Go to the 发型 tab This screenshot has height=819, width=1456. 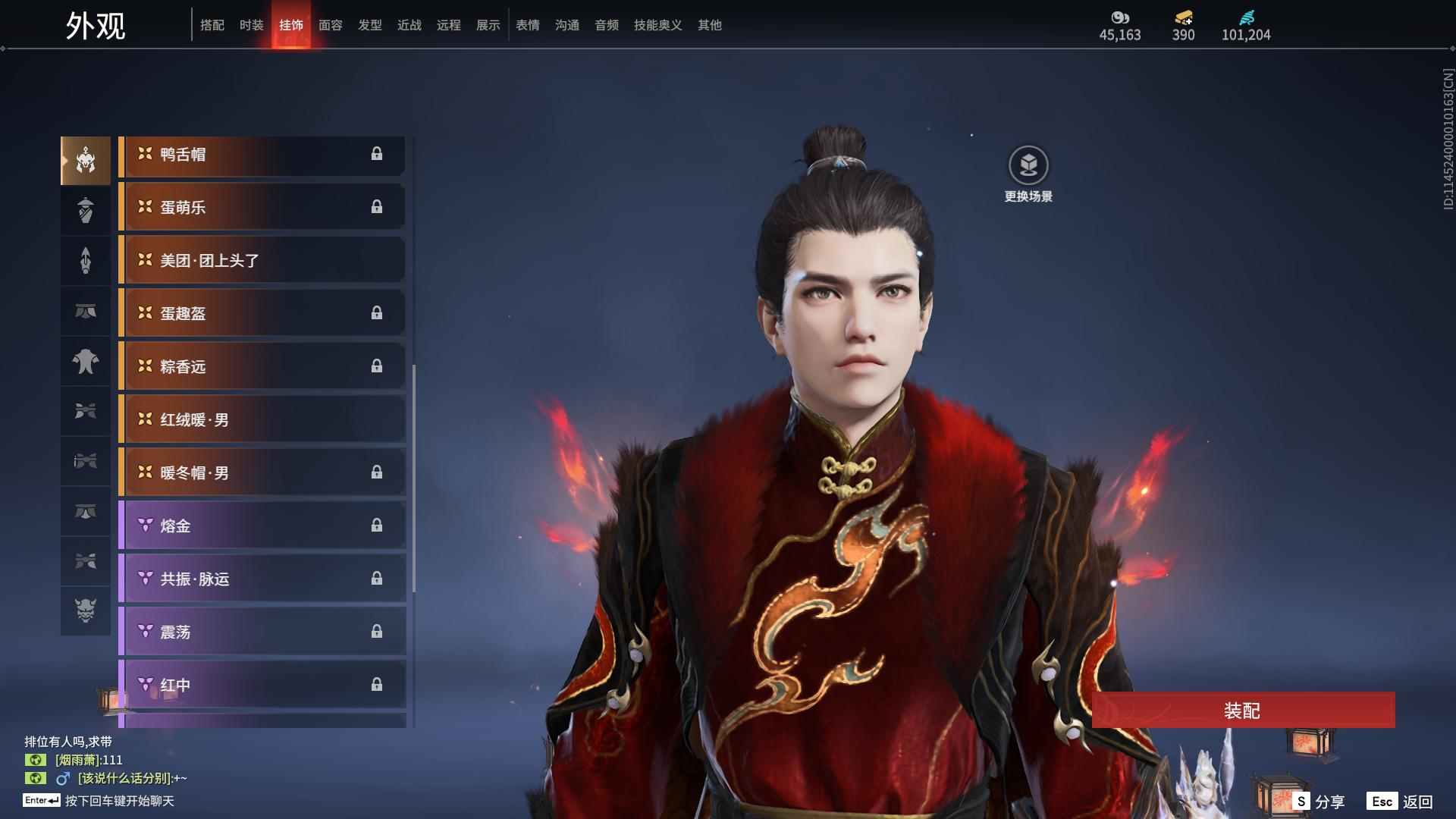click(369, 25)
